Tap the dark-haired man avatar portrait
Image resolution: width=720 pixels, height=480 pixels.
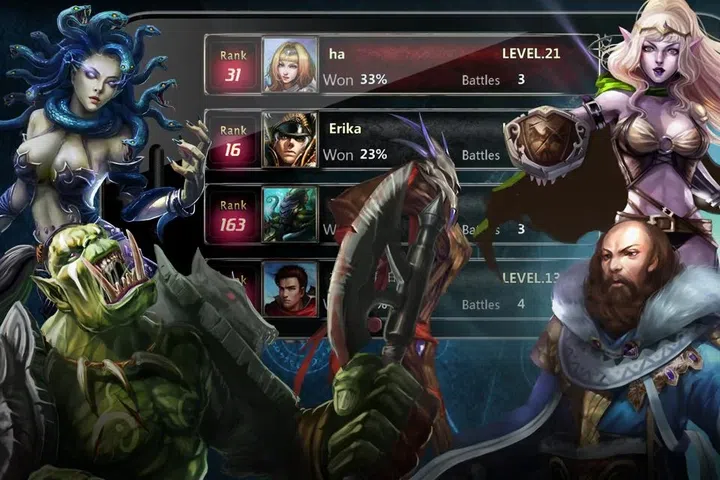[x=290, y=288]
